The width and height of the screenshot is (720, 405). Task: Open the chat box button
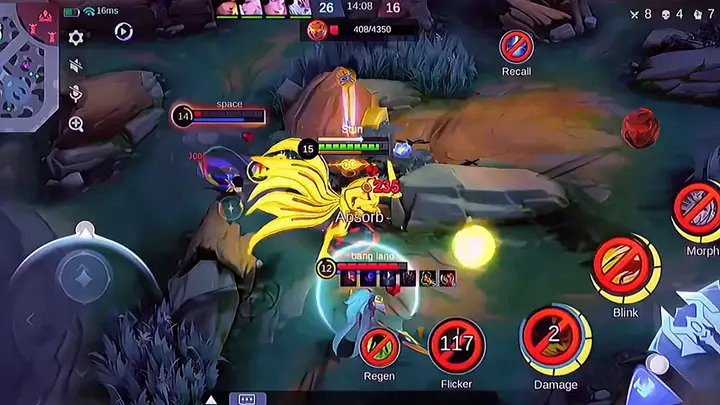[x=247, y=398]
